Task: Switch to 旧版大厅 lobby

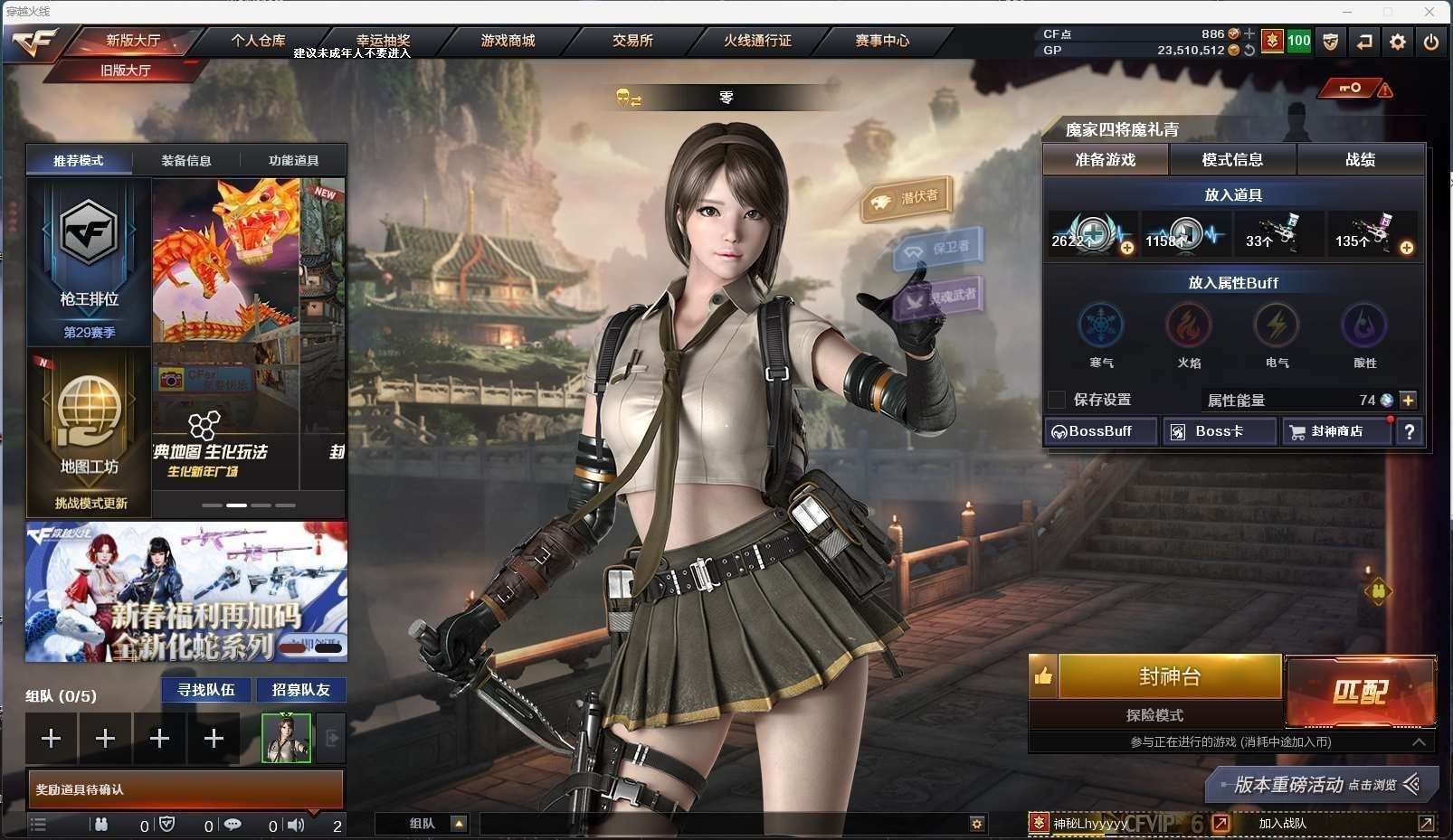Action: coord(126,71)
